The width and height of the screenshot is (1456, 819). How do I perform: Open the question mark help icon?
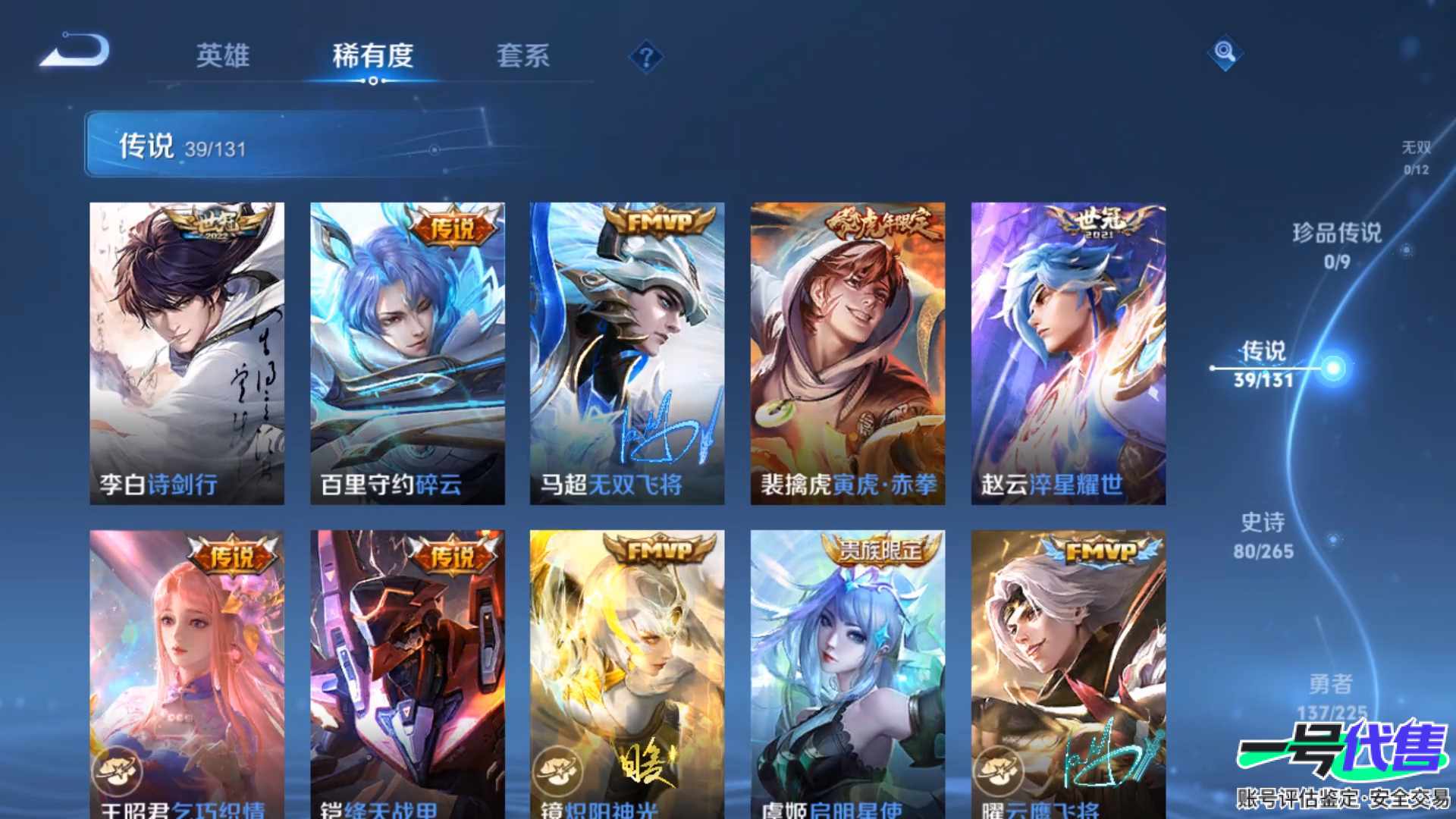point(646,57)
